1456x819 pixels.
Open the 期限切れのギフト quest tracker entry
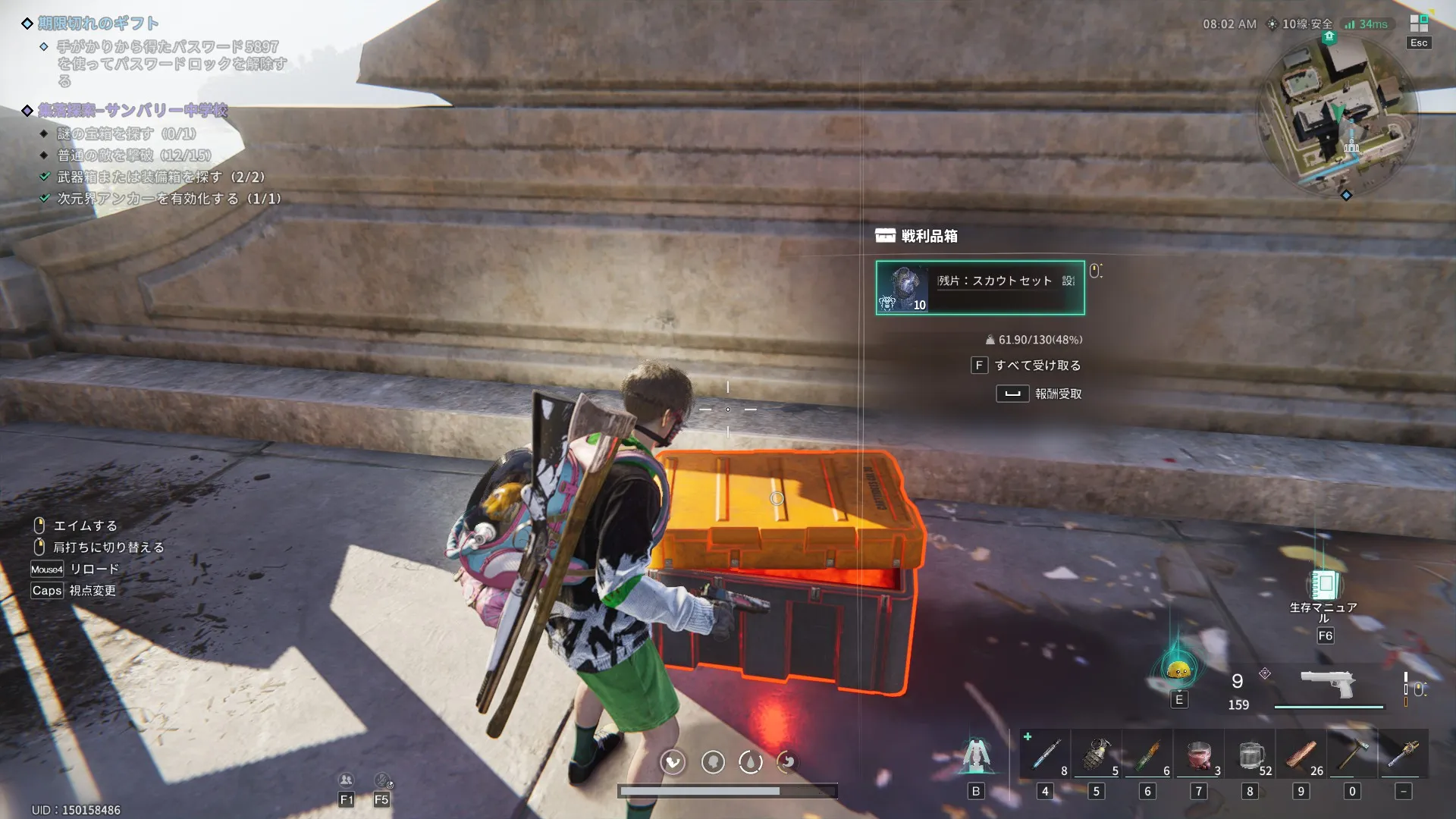pos(99,24)
